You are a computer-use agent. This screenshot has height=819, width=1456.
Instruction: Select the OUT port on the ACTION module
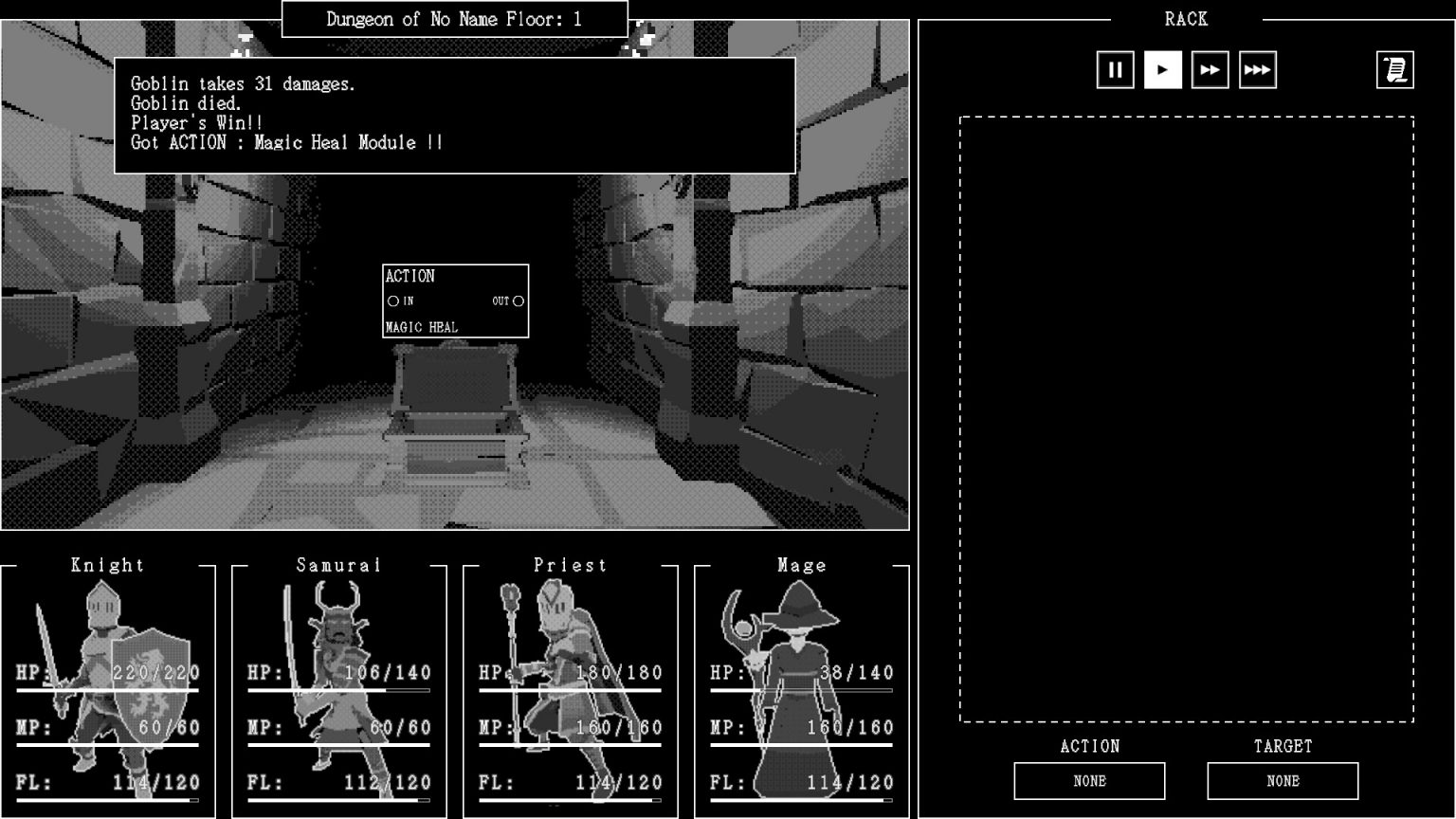tap(518, 301)
